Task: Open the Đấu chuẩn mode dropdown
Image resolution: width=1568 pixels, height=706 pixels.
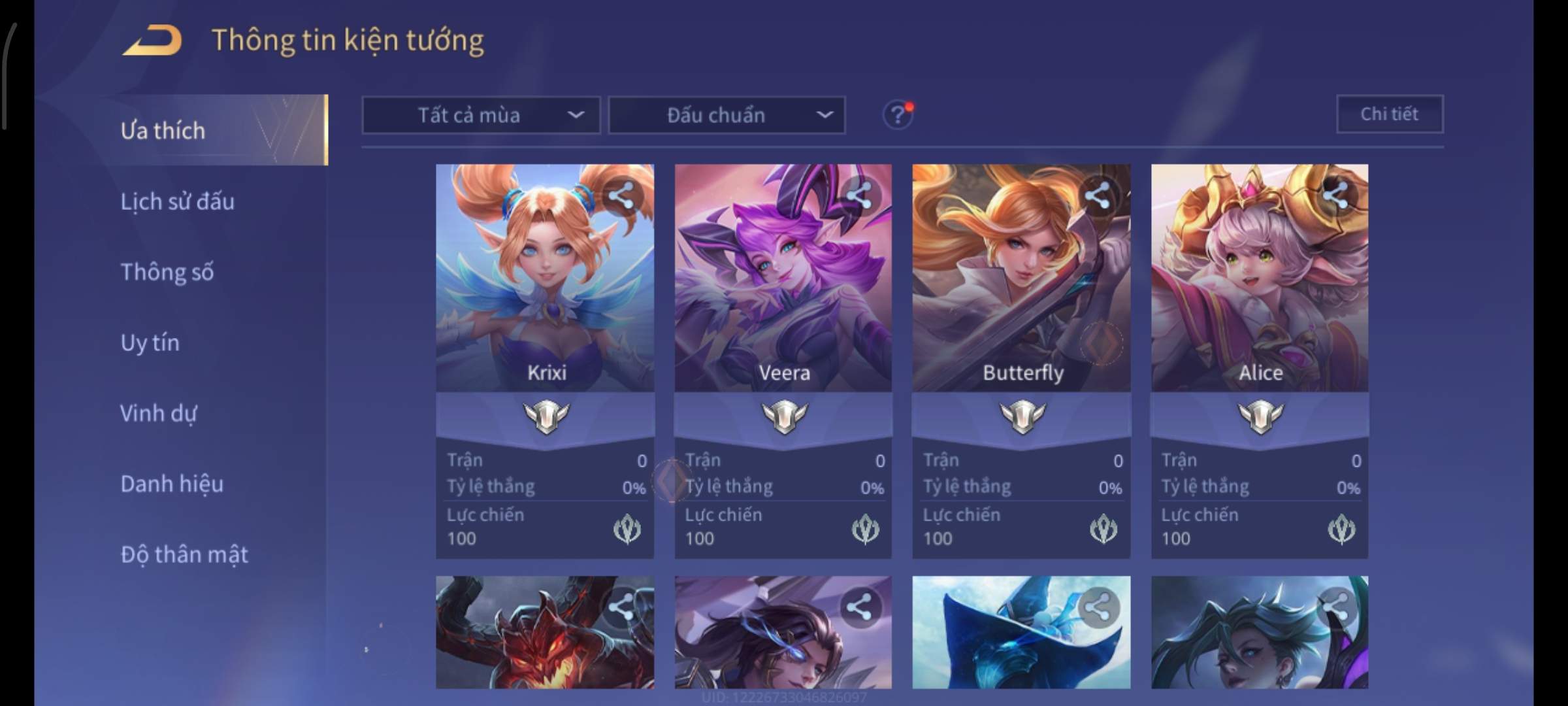Action: tap(727, 115)
